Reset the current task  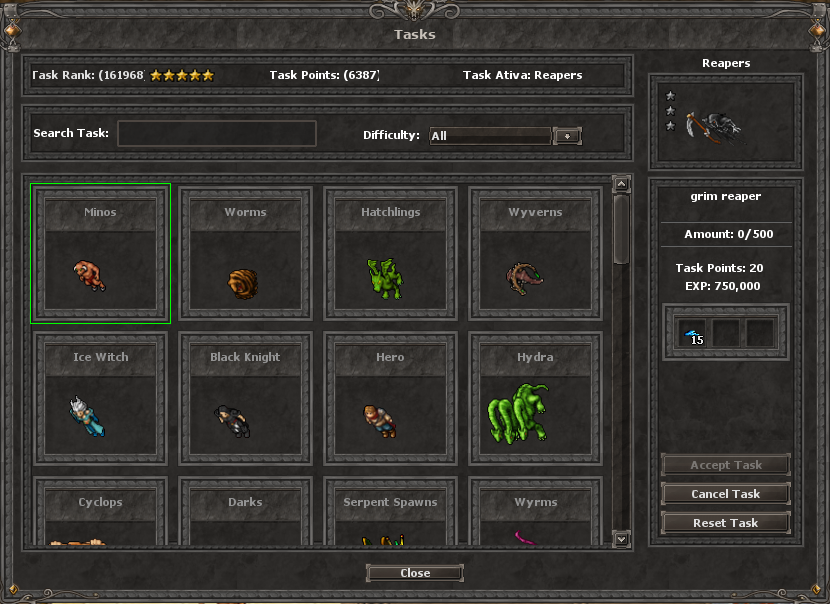(x=726, y=523)
